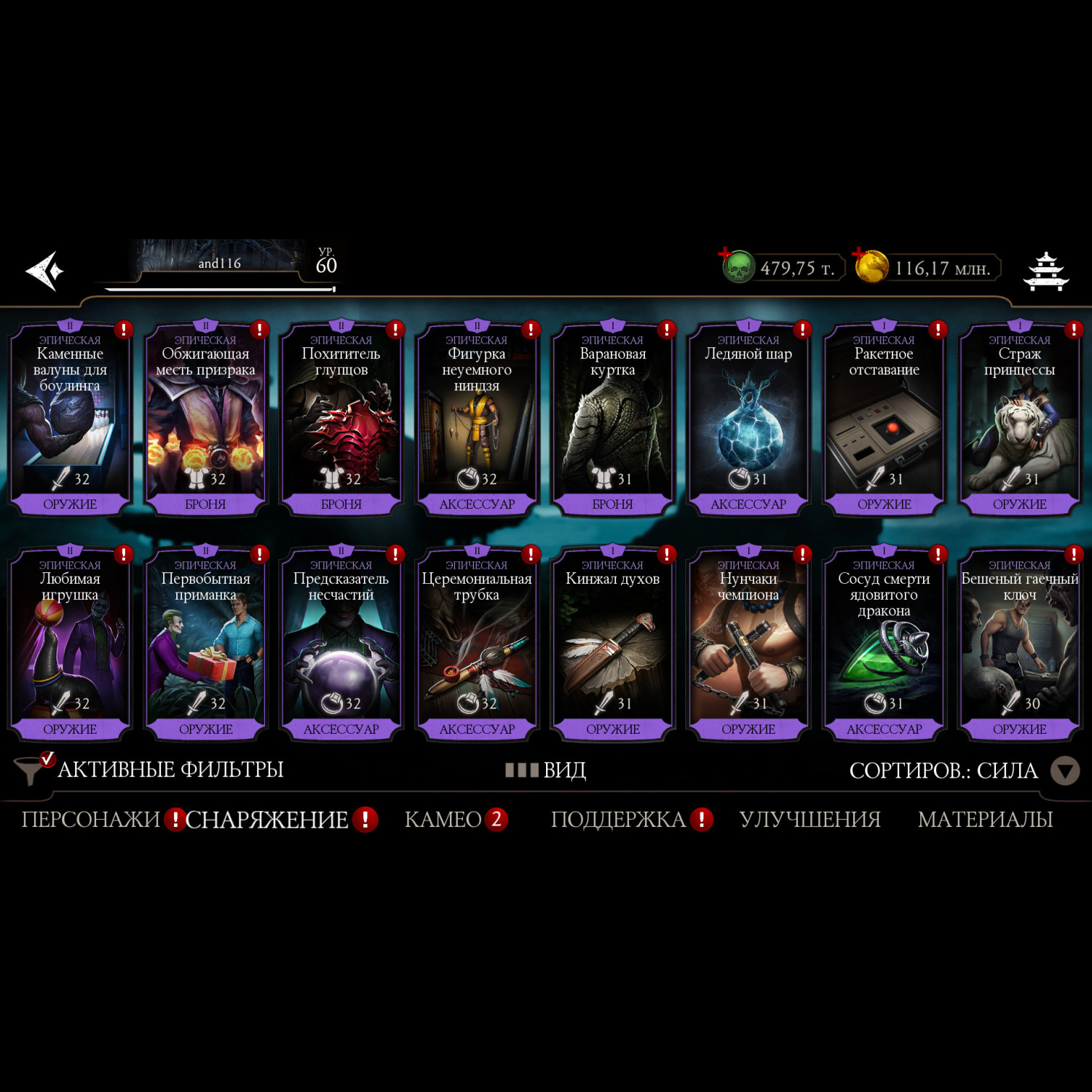The height and width of the screenshot is (1092, 1092).
Task: Select Каменные валуны для боулинга card
Action: [70, 419]
